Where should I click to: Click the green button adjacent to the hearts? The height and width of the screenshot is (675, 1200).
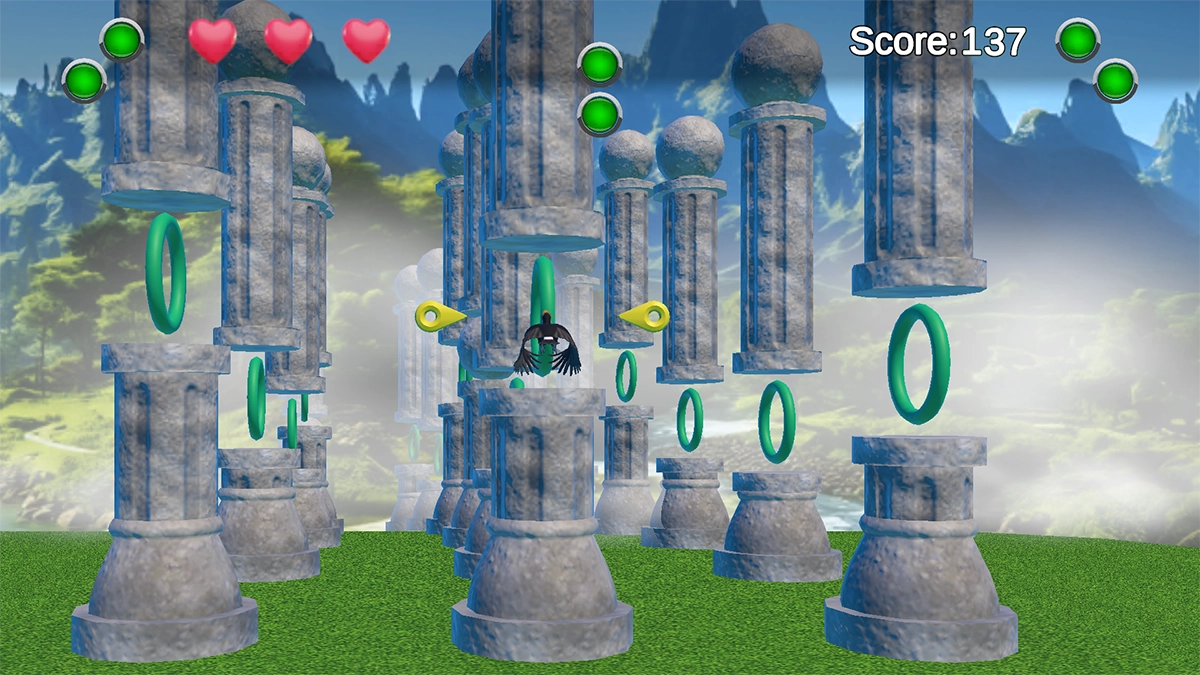point(122,41)
